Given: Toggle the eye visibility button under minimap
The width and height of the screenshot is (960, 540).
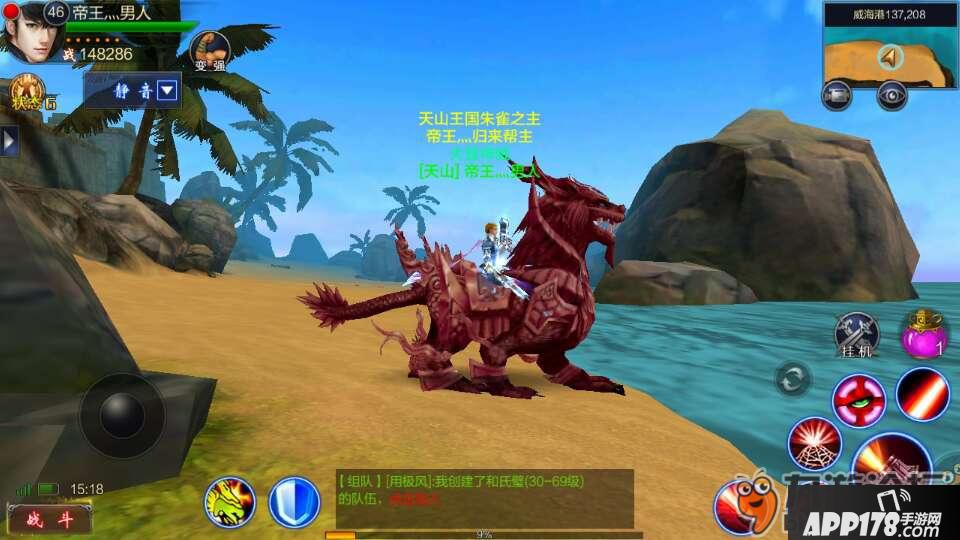Looking at the screenshot, I should click(891, 95).
